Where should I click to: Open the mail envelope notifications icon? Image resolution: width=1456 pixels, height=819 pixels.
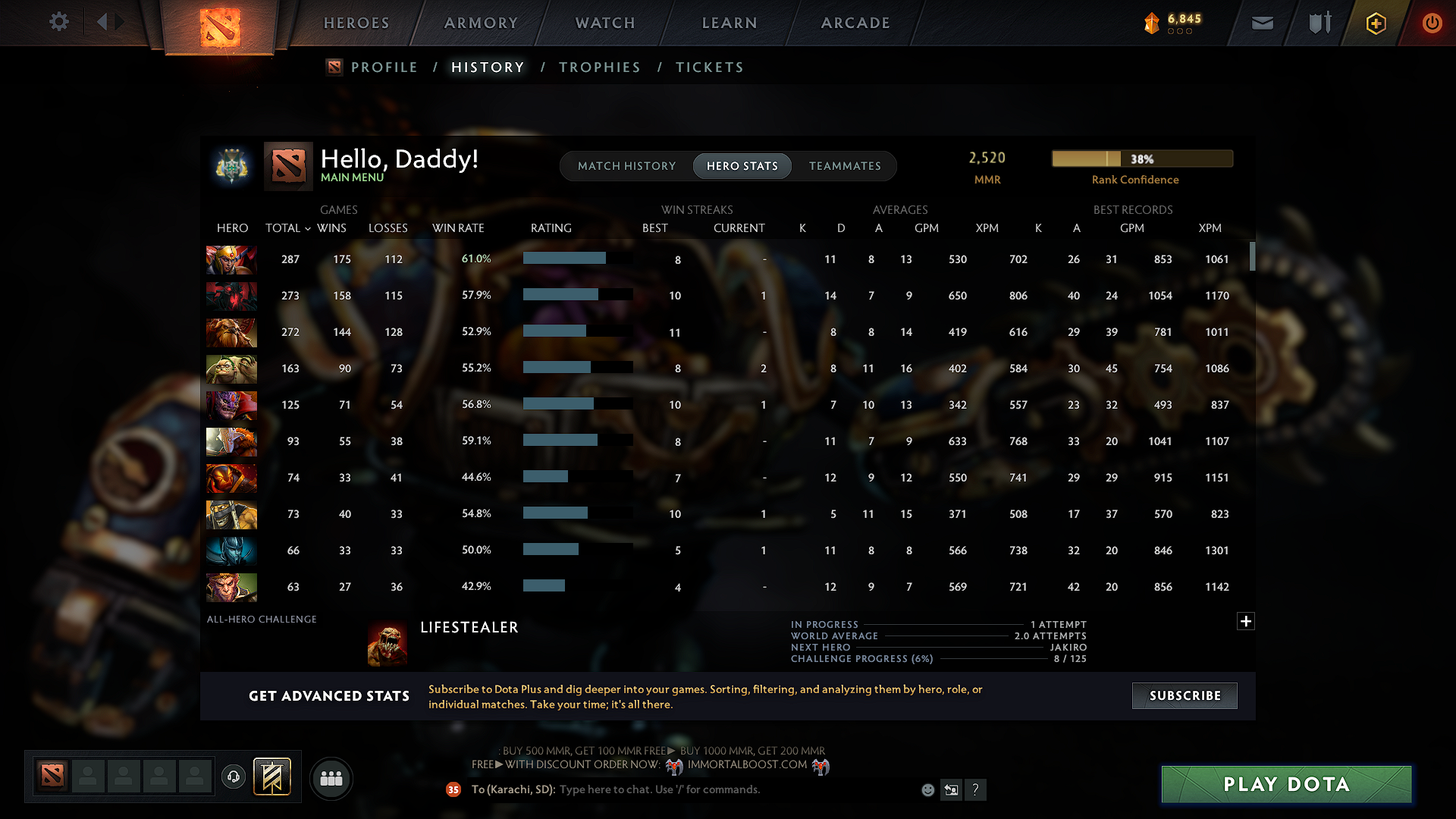click(1262, 23)
